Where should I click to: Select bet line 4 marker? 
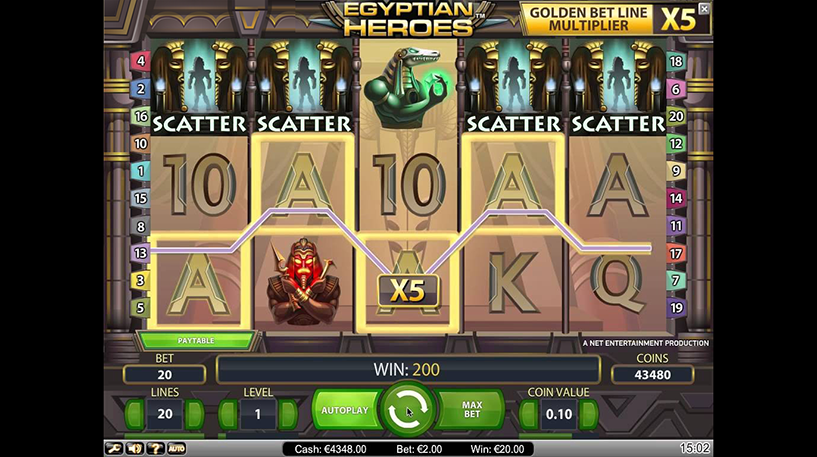click(140, 62)
